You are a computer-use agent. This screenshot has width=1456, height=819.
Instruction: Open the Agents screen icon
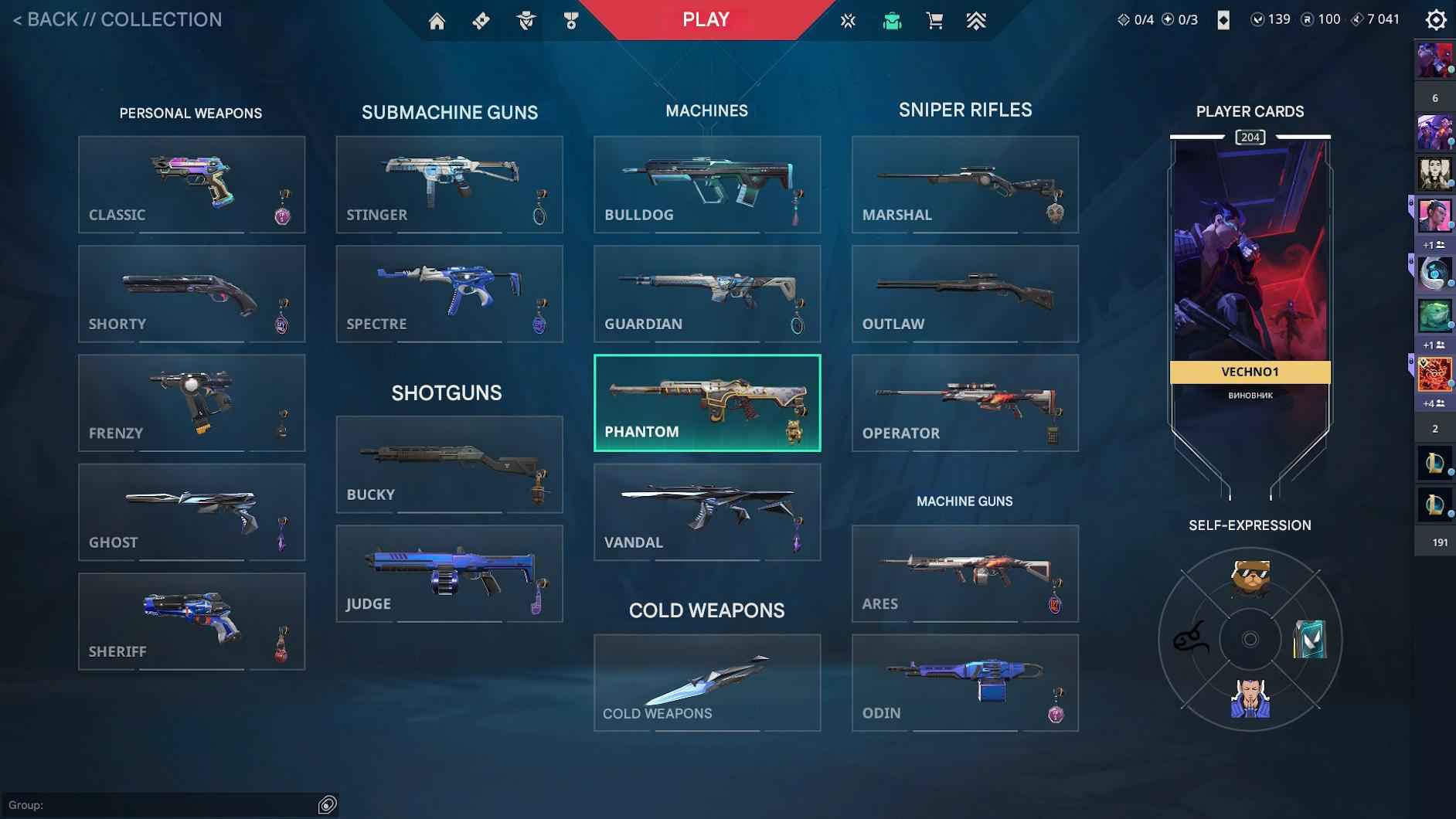click(526, 19)
